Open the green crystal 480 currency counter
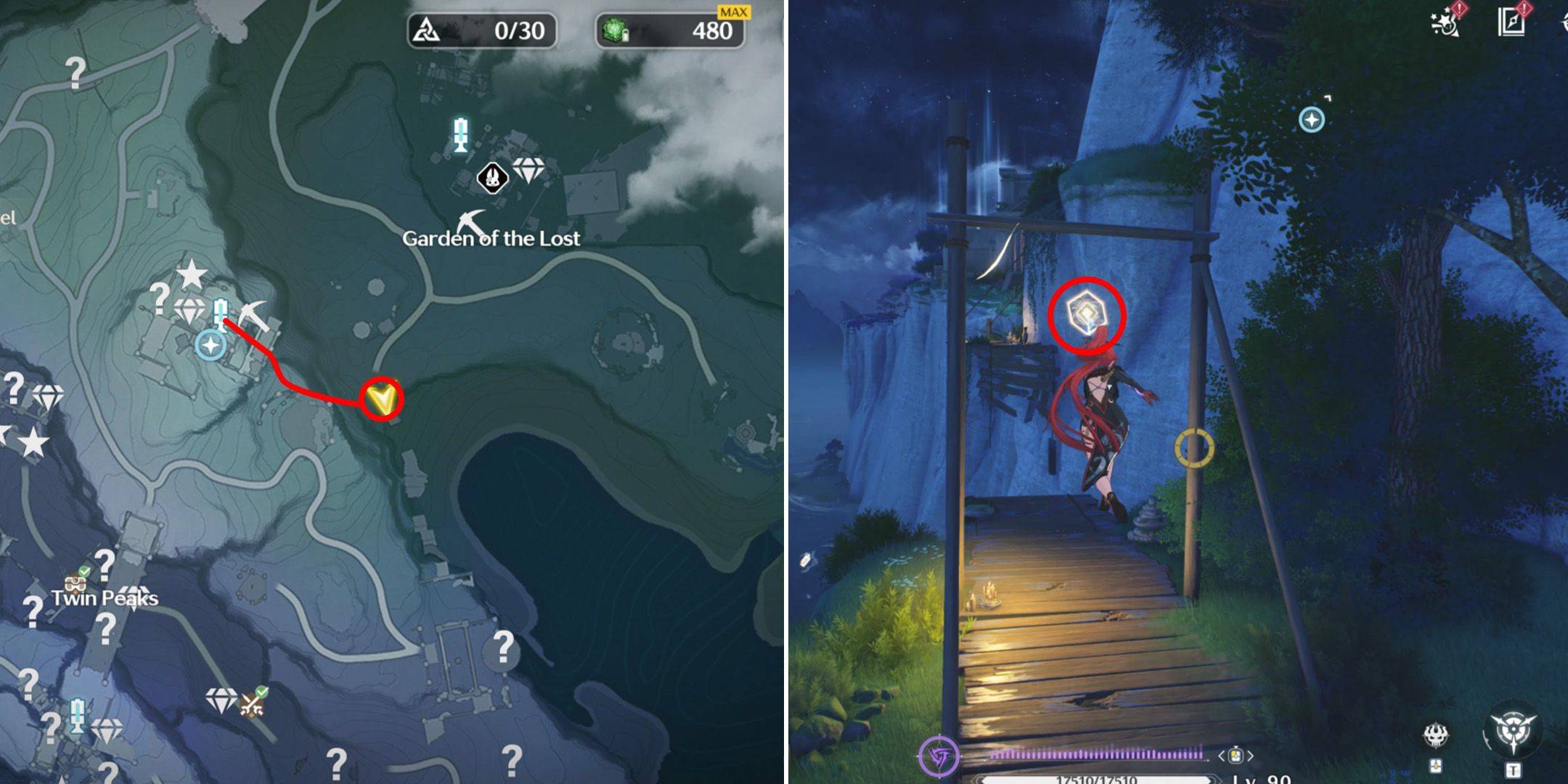The width and height of the screenshot is (1568, 784). [x=669, y=30]
